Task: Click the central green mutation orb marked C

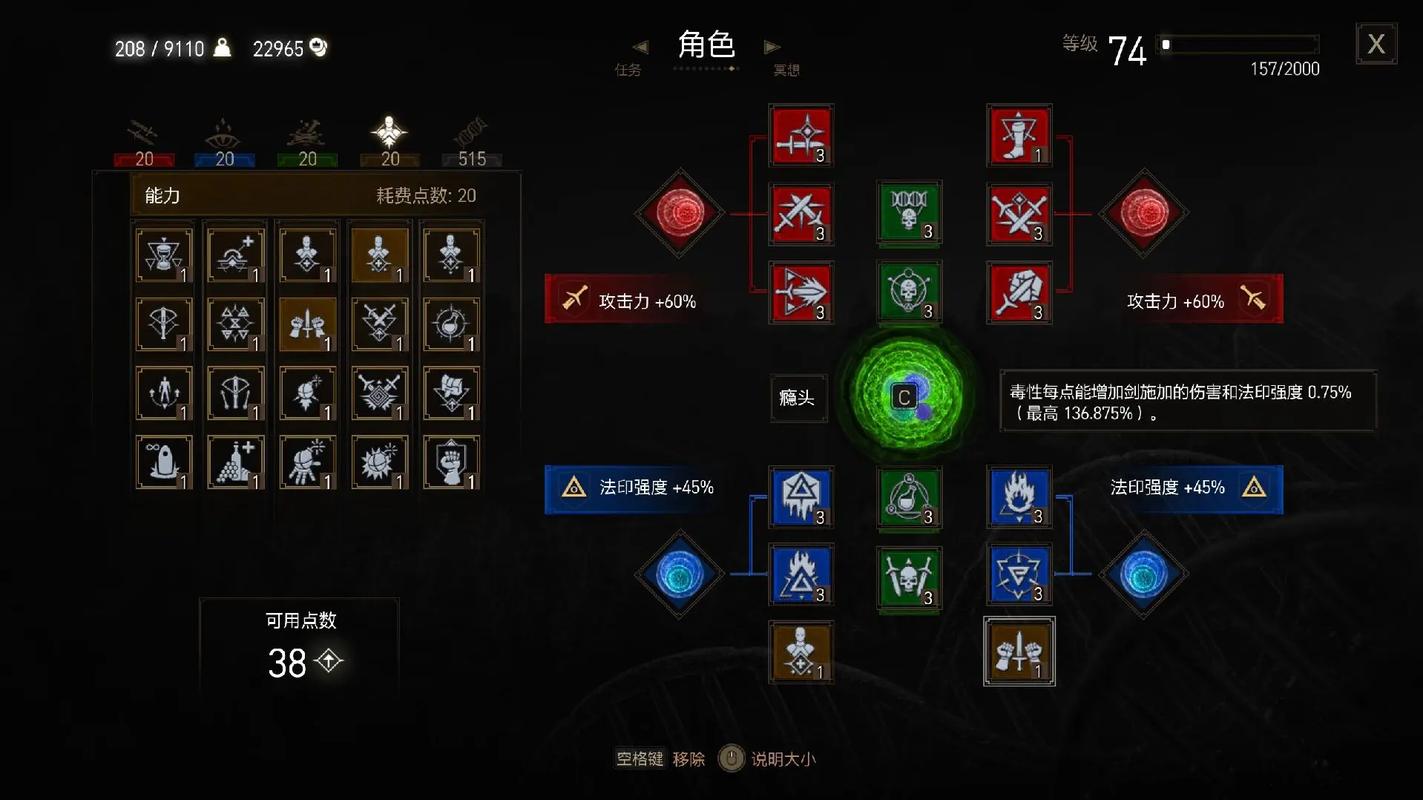Action: coord(905,397)
